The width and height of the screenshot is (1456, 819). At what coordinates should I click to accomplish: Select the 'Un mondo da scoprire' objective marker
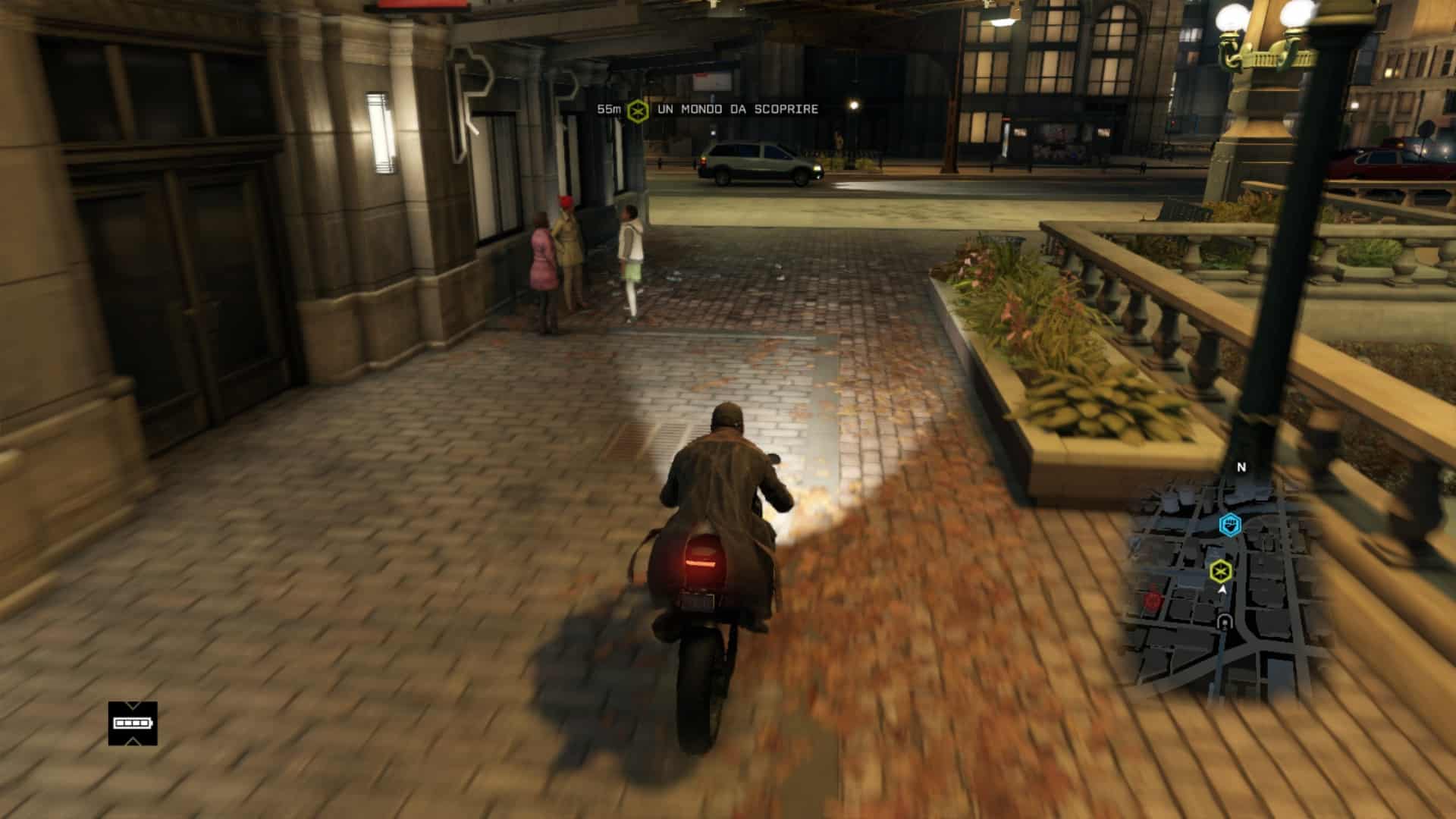[x=638, y=111]
